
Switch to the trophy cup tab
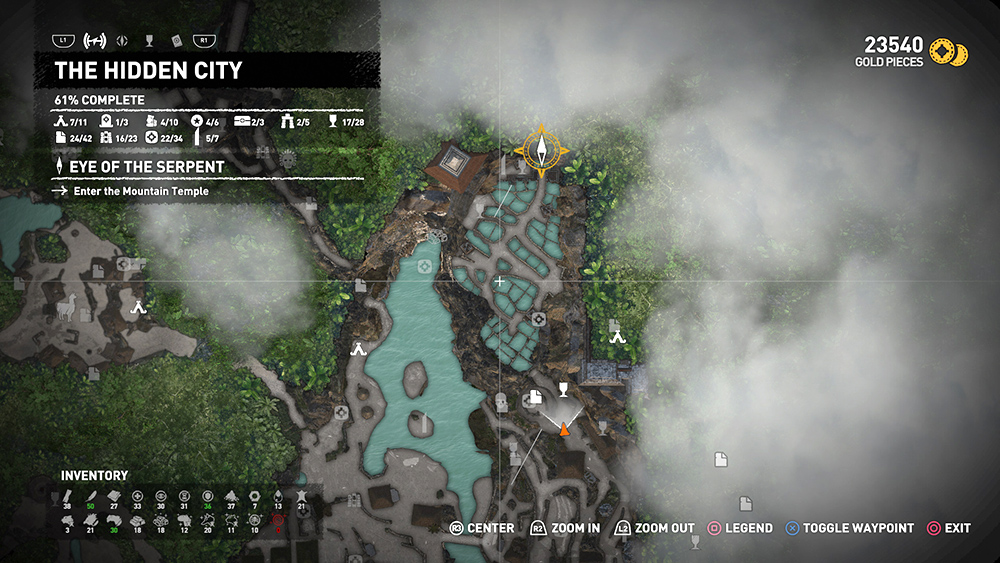(x=149, y=41)
